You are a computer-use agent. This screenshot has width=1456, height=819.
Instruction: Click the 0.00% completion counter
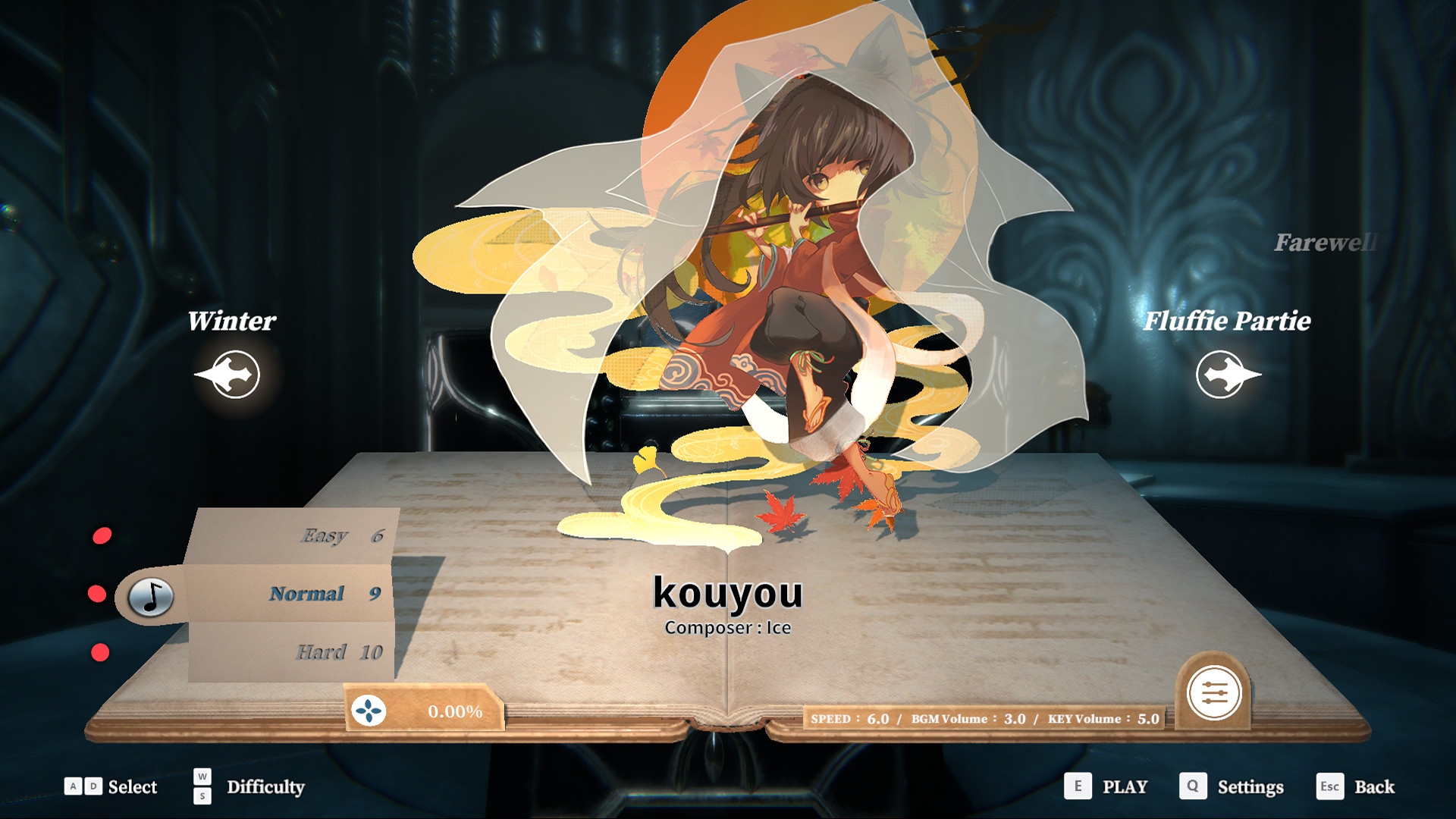pyautogui.click(x=455, y=711)
